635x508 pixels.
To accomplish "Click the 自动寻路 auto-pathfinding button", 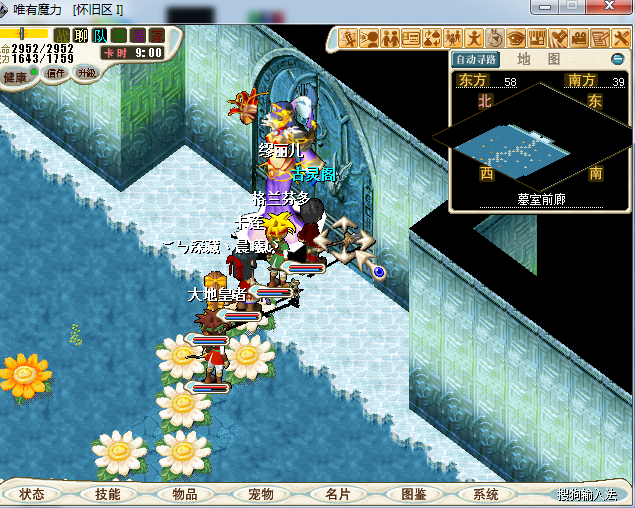I will click(474, 59).
